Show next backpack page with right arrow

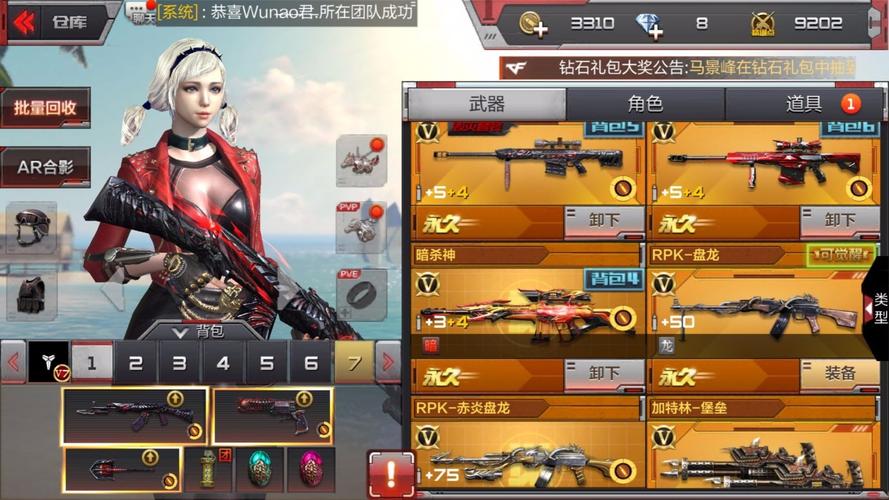coord(388,362)
